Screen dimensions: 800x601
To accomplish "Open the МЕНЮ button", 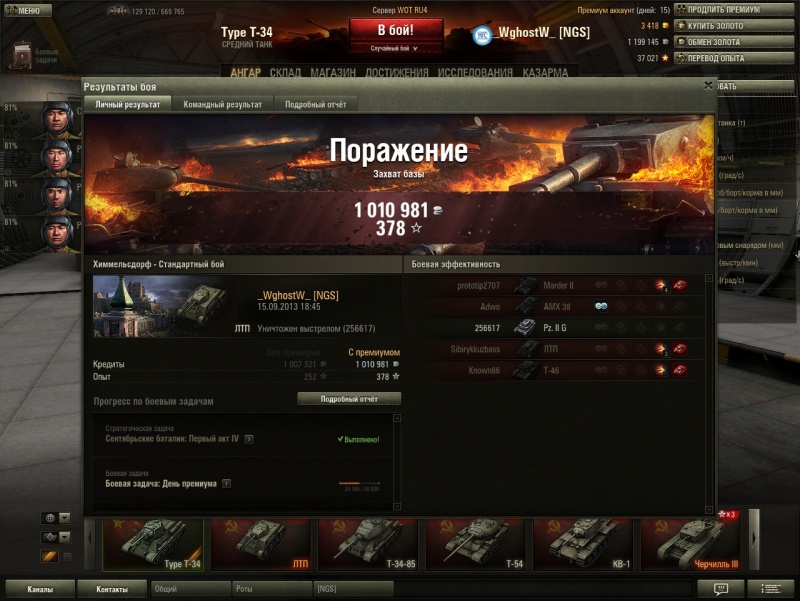I will tap(28, 11).
